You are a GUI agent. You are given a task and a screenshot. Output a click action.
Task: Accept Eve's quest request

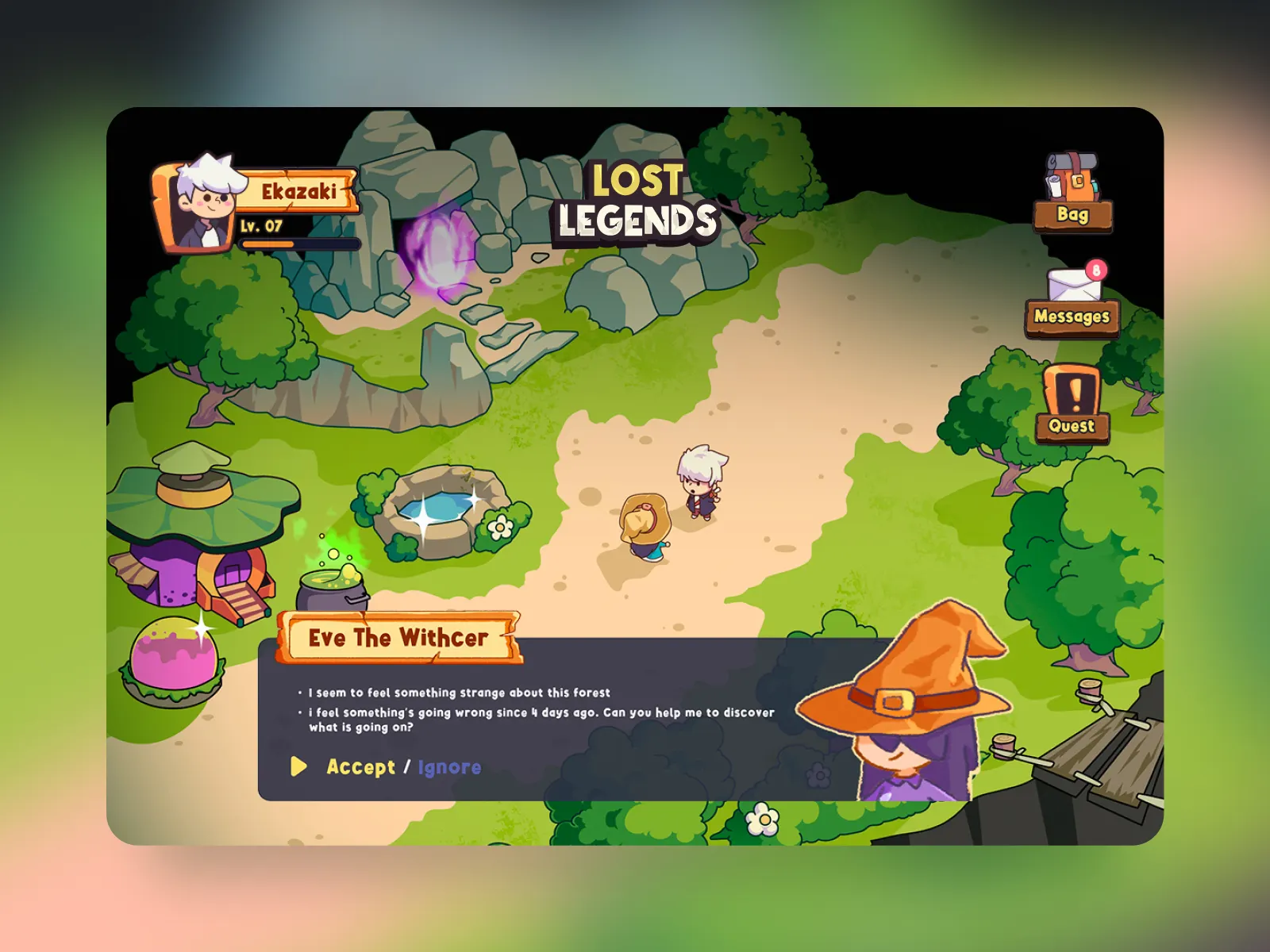[360, 768]
